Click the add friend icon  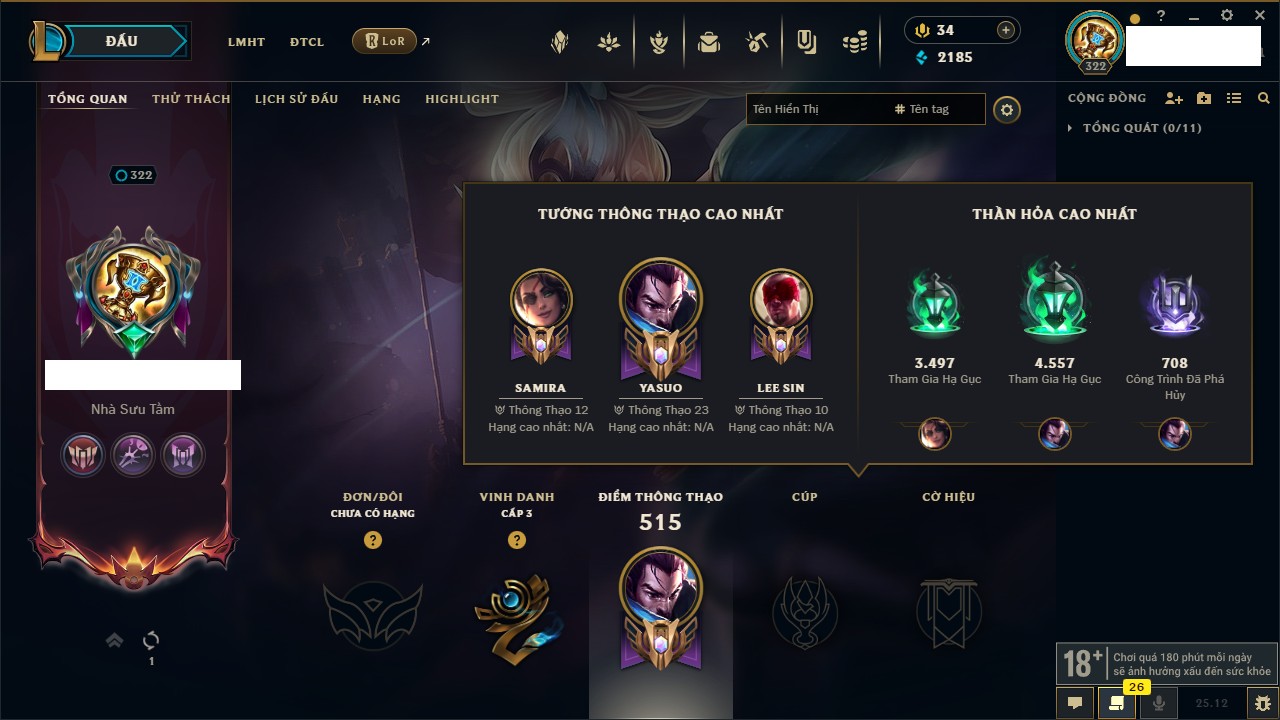1174,98
